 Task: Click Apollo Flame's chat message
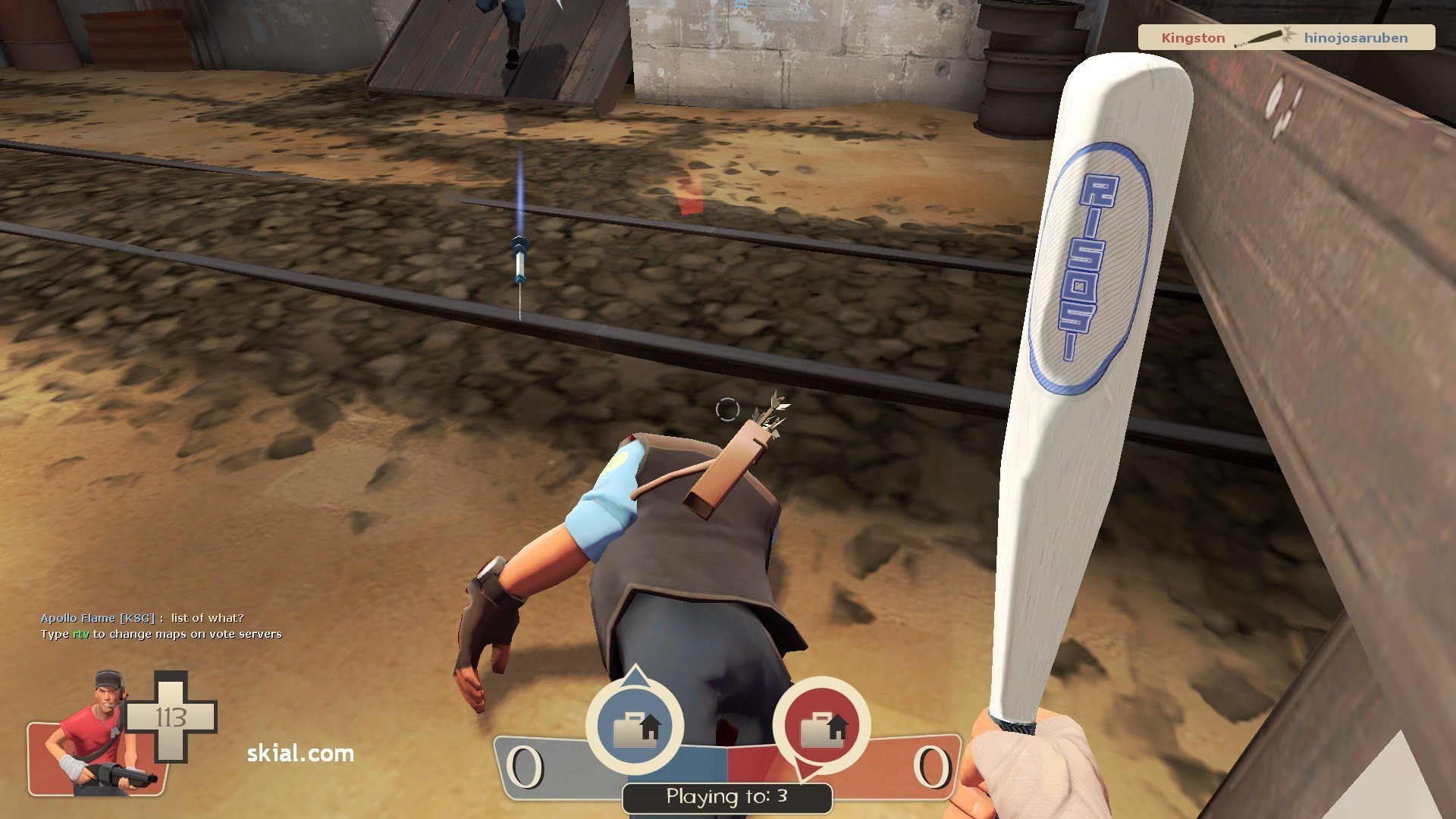pyautogui.click(x=143, y=618)
